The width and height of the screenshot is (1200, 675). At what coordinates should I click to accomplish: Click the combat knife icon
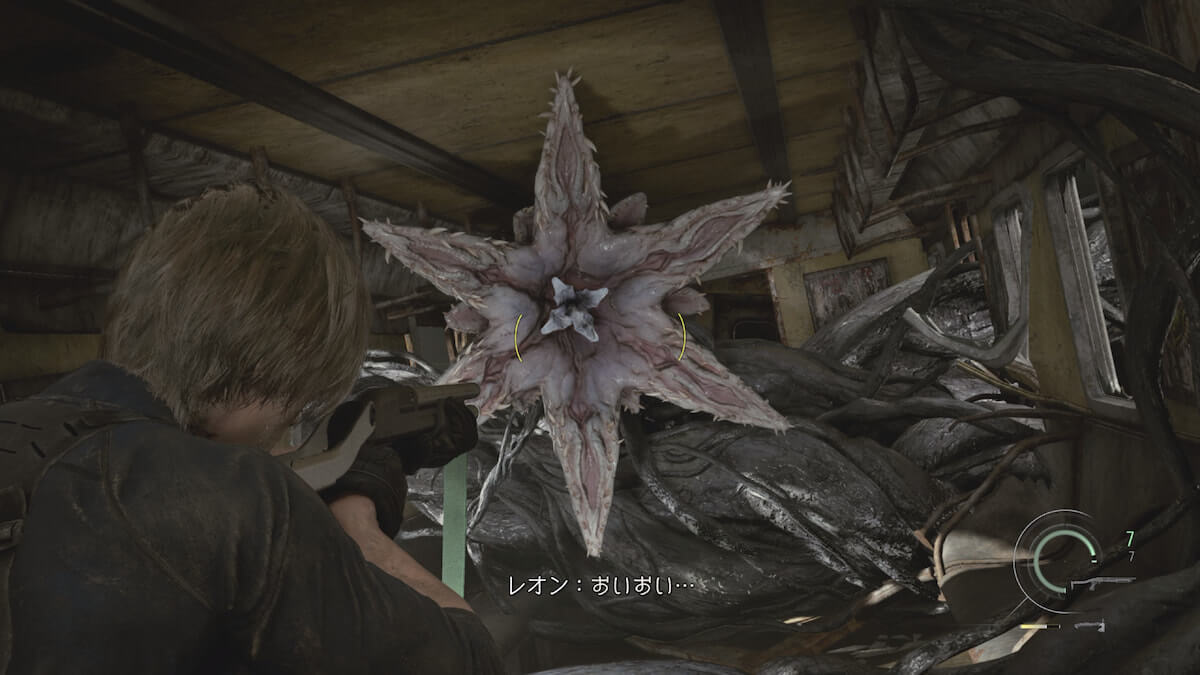tap(1091, 625)
